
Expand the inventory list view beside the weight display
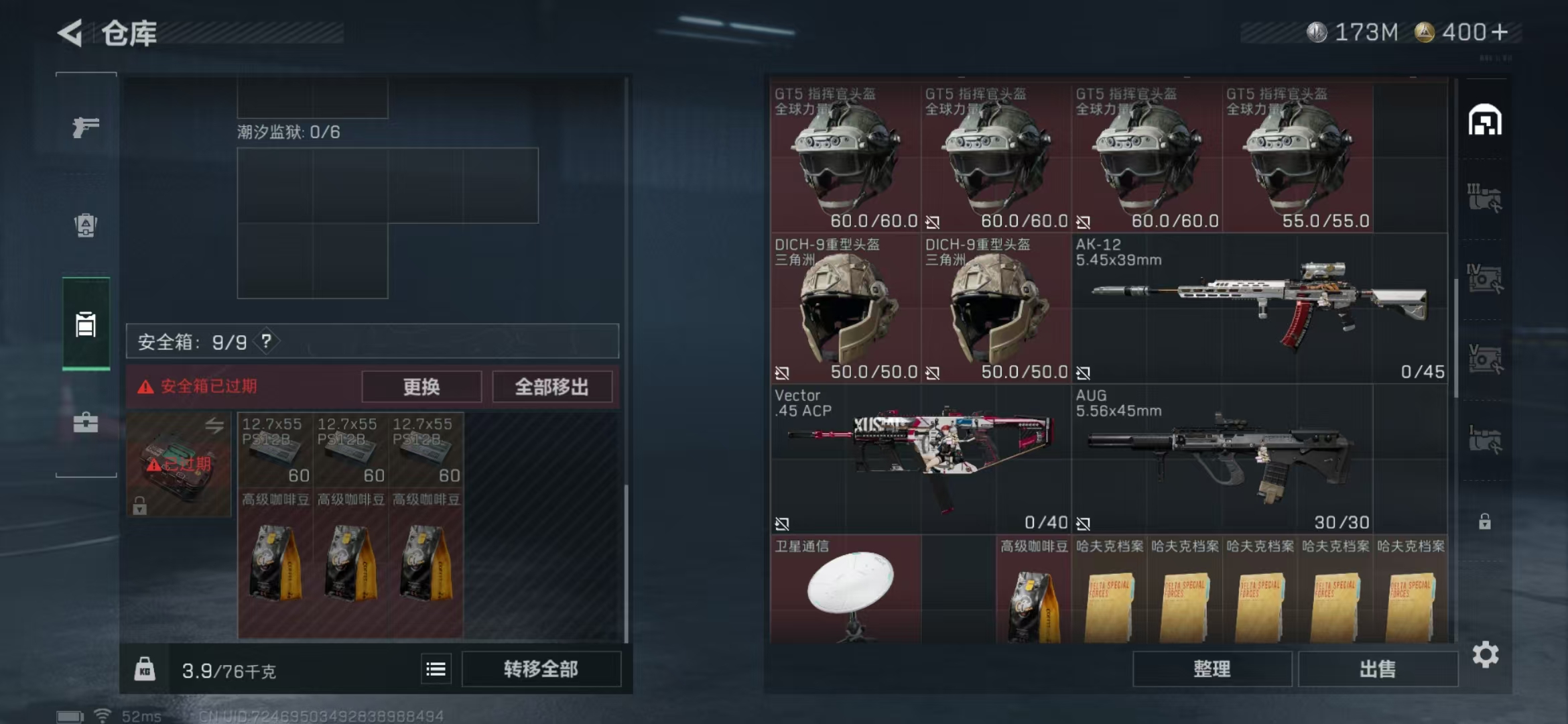pyautogui.click(x=435, y=668)
